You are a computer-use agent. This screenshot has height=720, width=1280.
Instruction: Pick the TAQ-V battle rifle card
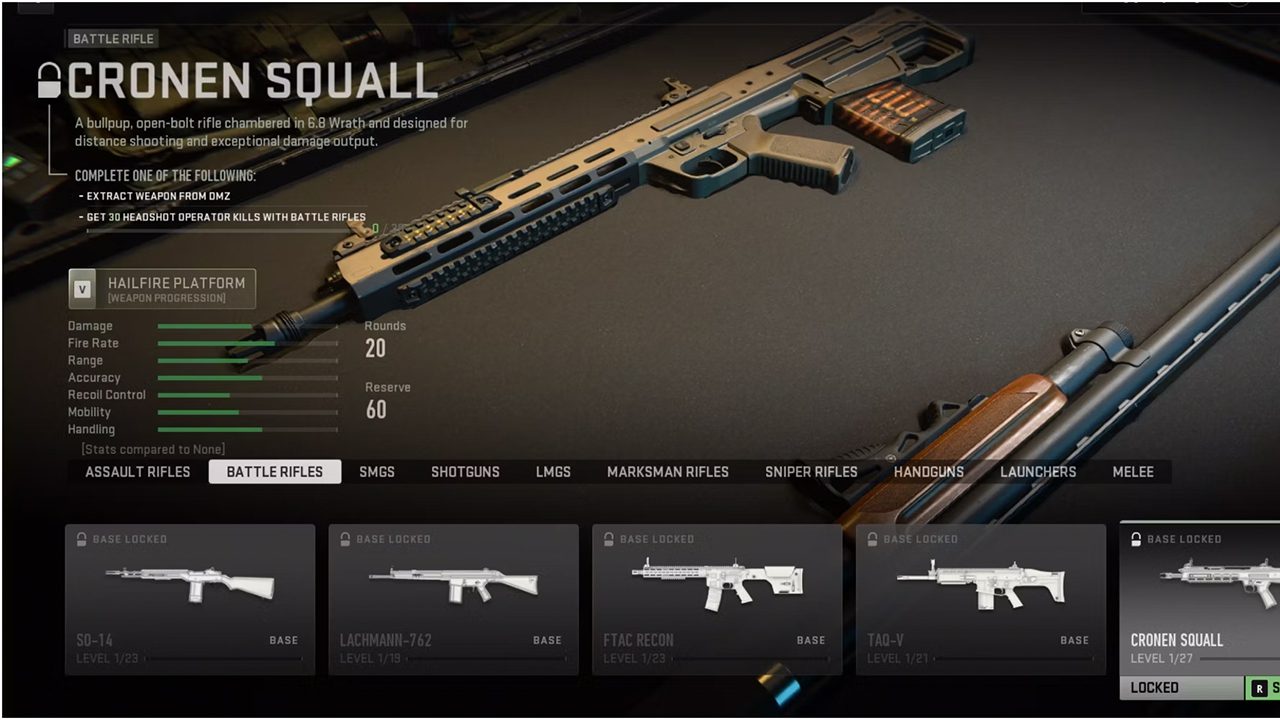tap(980, 599)
